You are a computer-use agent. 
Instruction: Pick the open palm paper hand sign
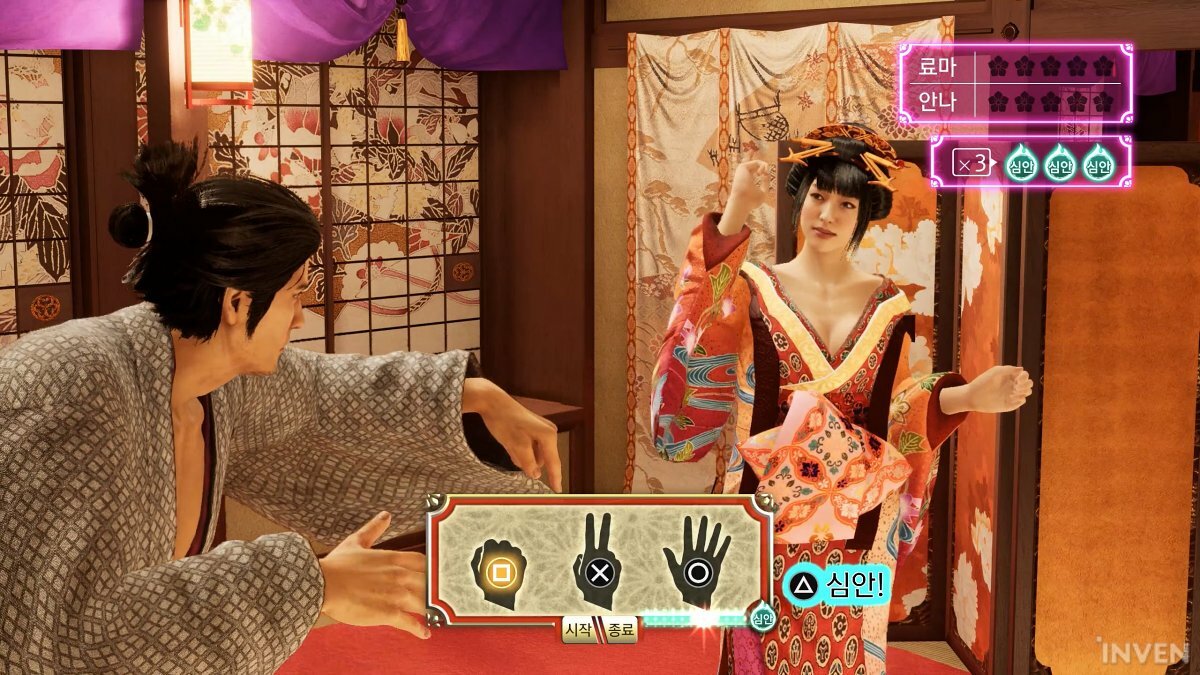click(x=697, y=565)
